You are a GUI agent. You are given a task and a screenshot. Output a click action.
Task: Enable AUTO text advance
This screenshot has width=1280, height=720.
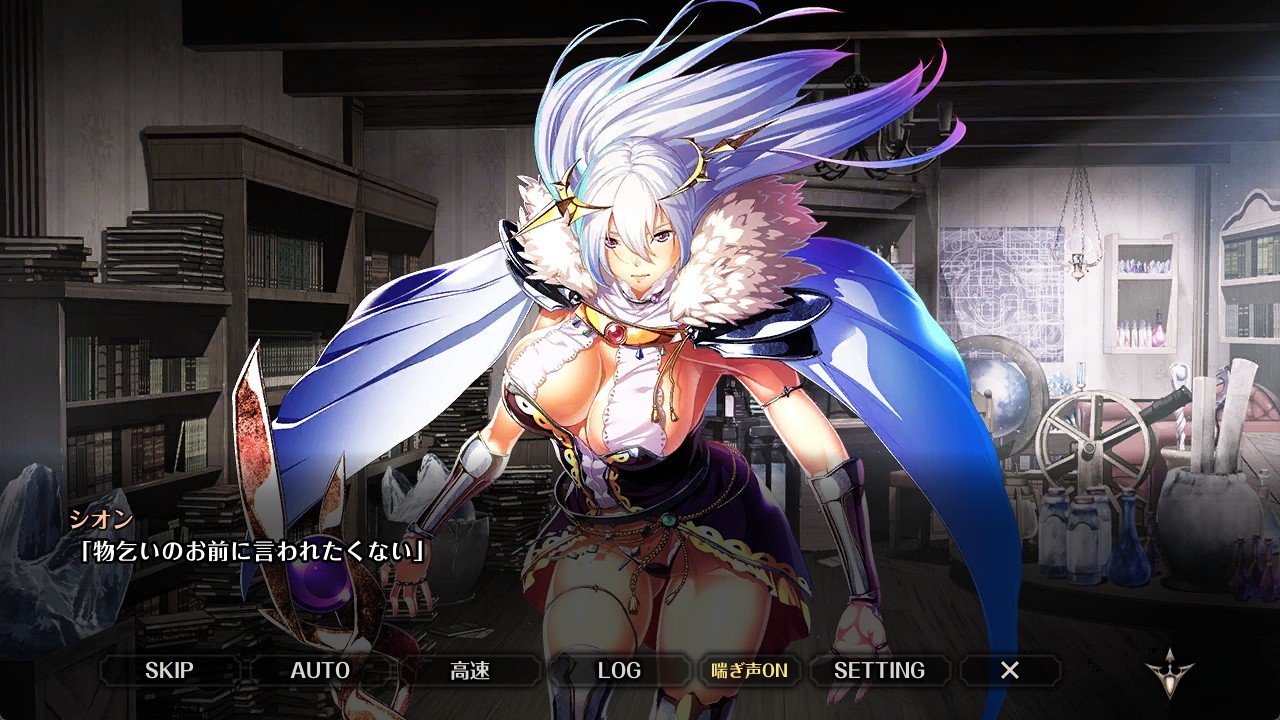(x=320, y=670)
